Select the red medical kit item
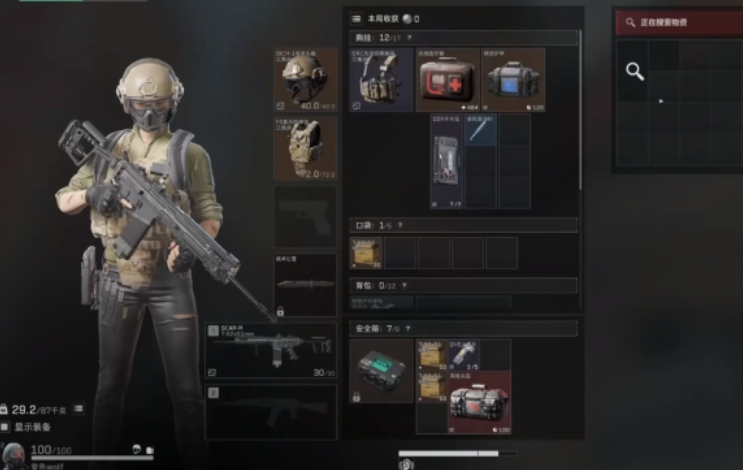 (447, 79)
